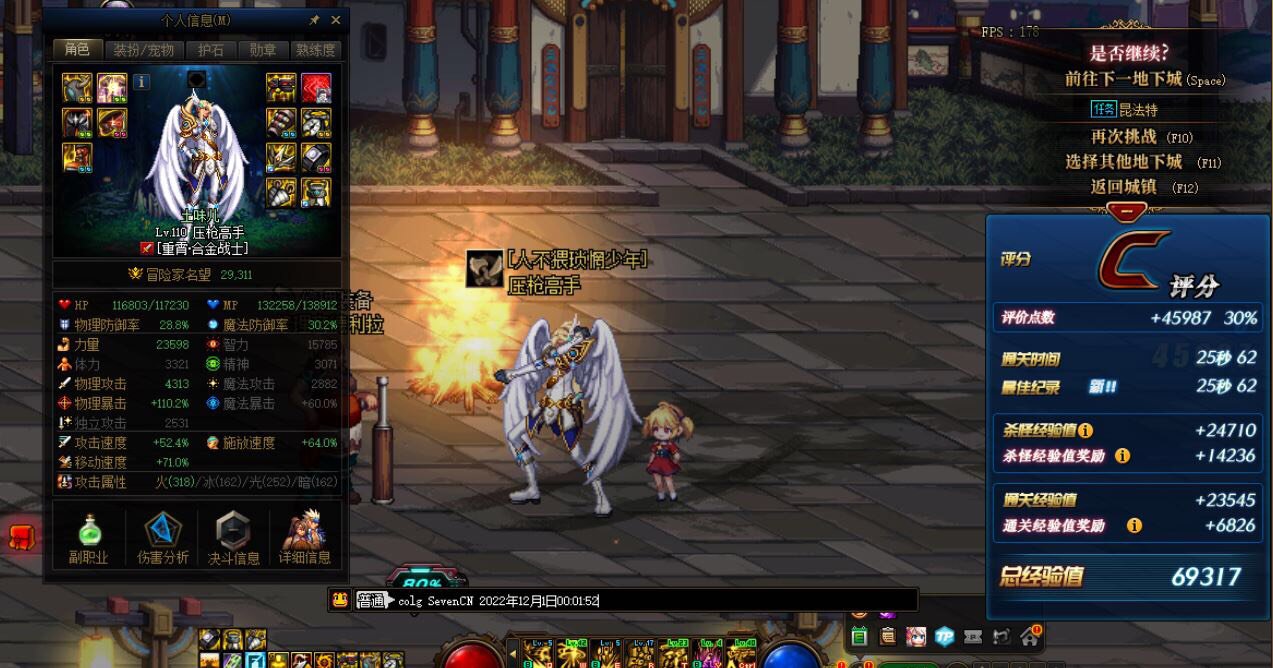View 决斗信息 duel information
Image resolution: width=1273 pixels, height=668 pixels.
pyautogui.click(x=233, y=538)
